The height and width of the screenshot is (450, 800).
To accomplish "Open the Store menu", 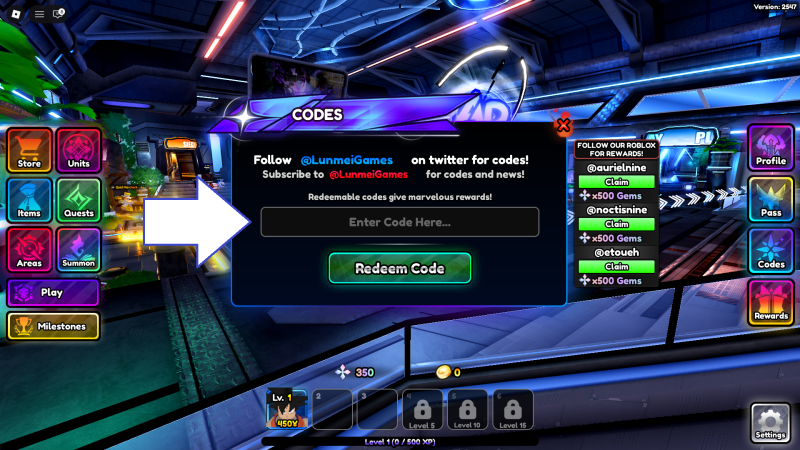I will pos(30,150).
